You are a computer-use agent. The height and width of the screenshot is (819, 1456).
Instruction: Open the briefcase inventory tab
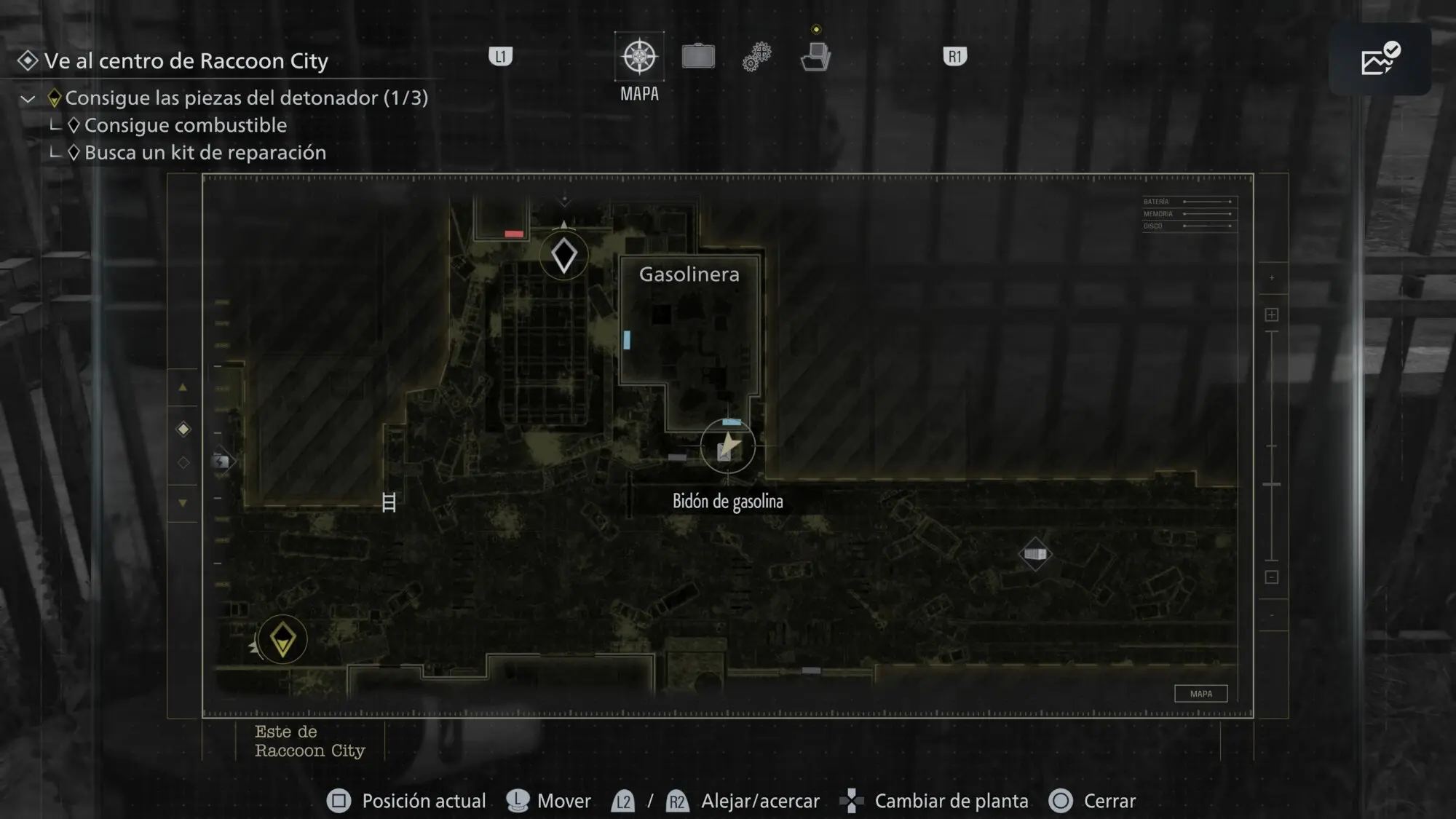pos(698,57)
